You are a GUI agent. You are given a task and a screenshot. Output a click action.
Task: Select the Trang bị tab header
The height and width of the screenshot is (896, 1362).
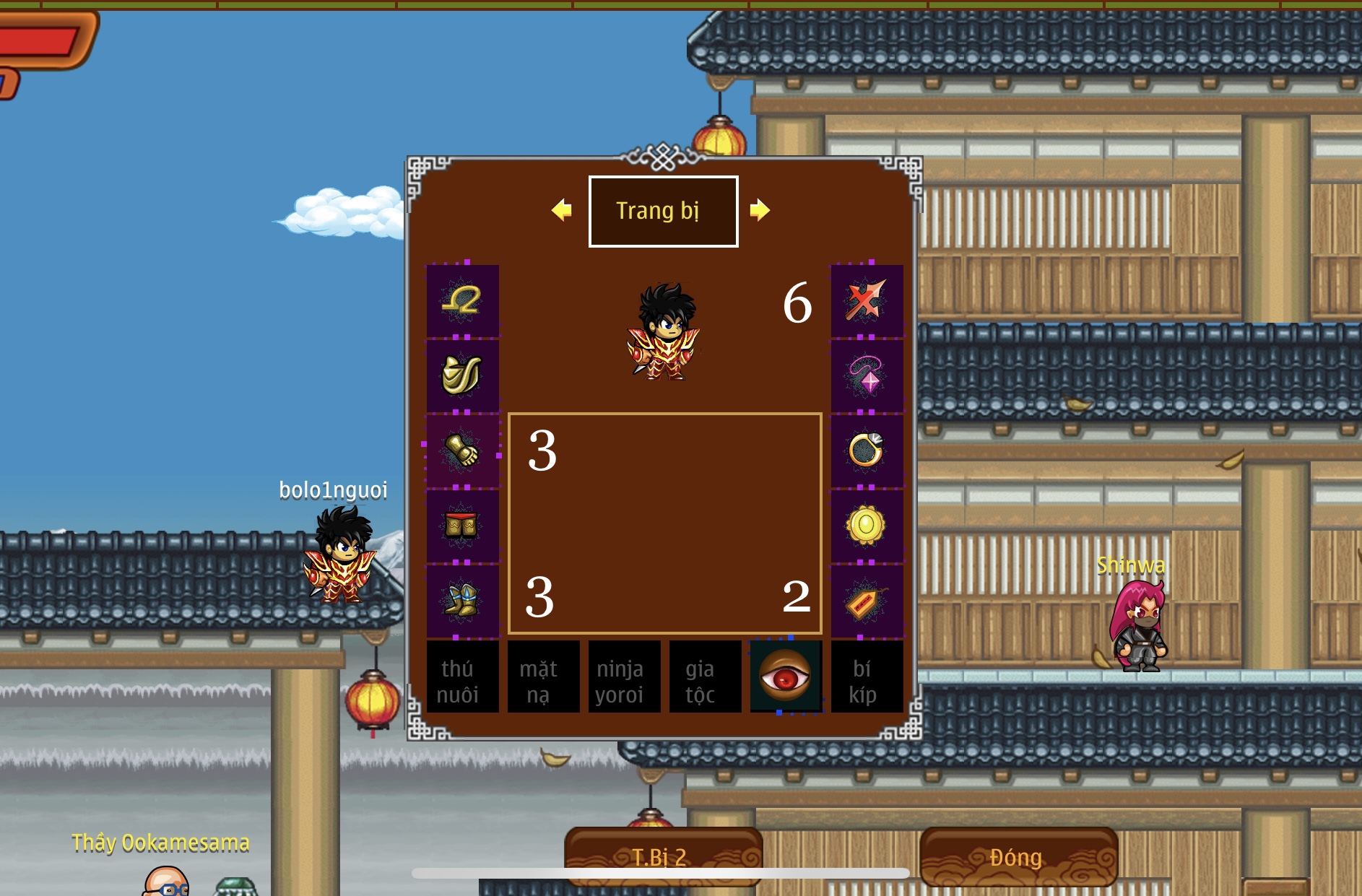663,211
